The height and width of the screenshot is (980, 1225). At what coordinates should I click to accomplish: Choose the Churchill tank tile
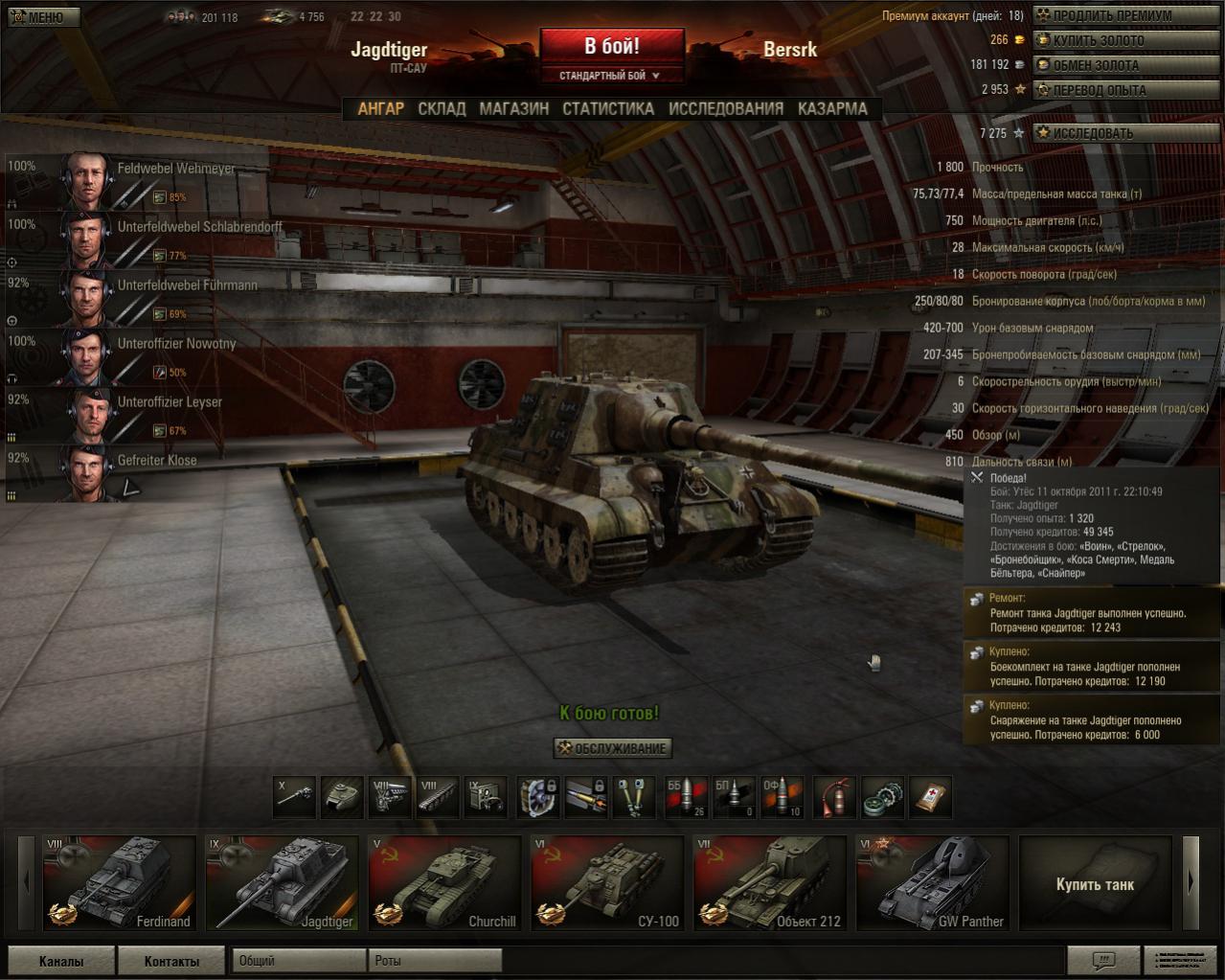tap(444, 882)
